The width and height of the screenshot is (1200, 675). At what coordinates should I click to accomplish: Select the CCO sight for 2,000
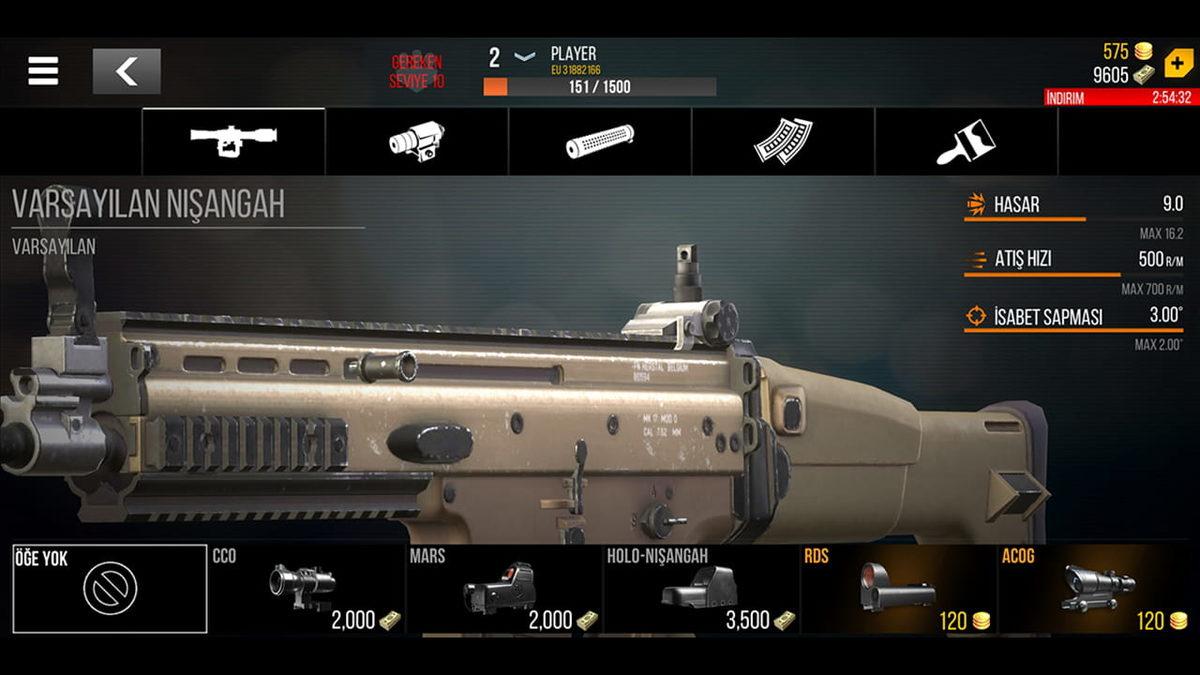tap(307, 589)
